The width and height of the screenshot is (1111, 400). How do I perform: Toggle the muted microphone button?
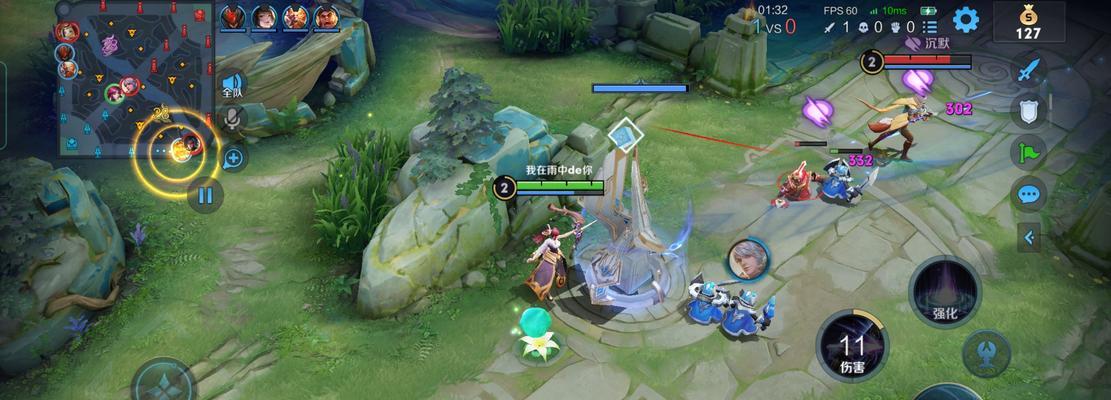(x=233, y=120)
